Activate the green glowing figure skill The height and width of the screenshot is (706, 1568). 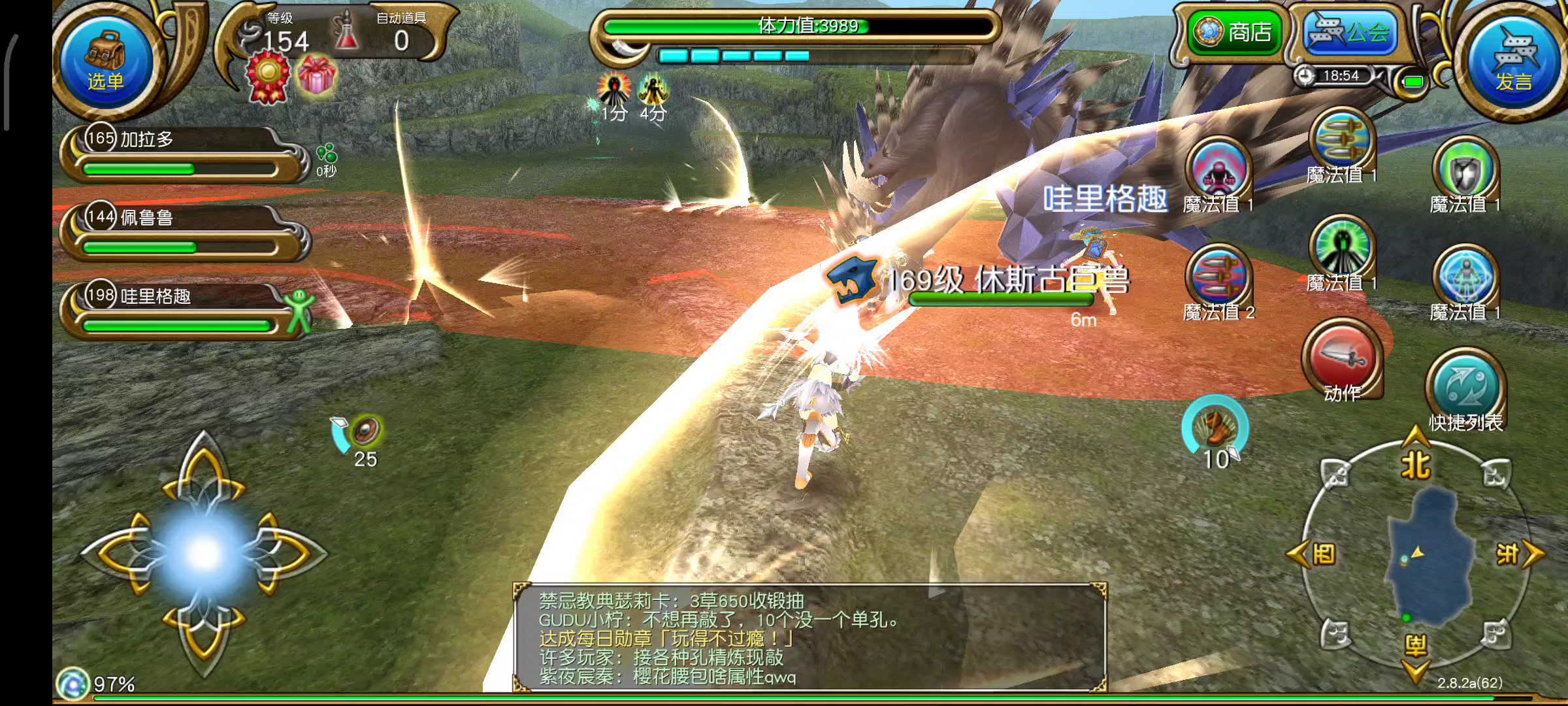click(x=1342, y=250)
